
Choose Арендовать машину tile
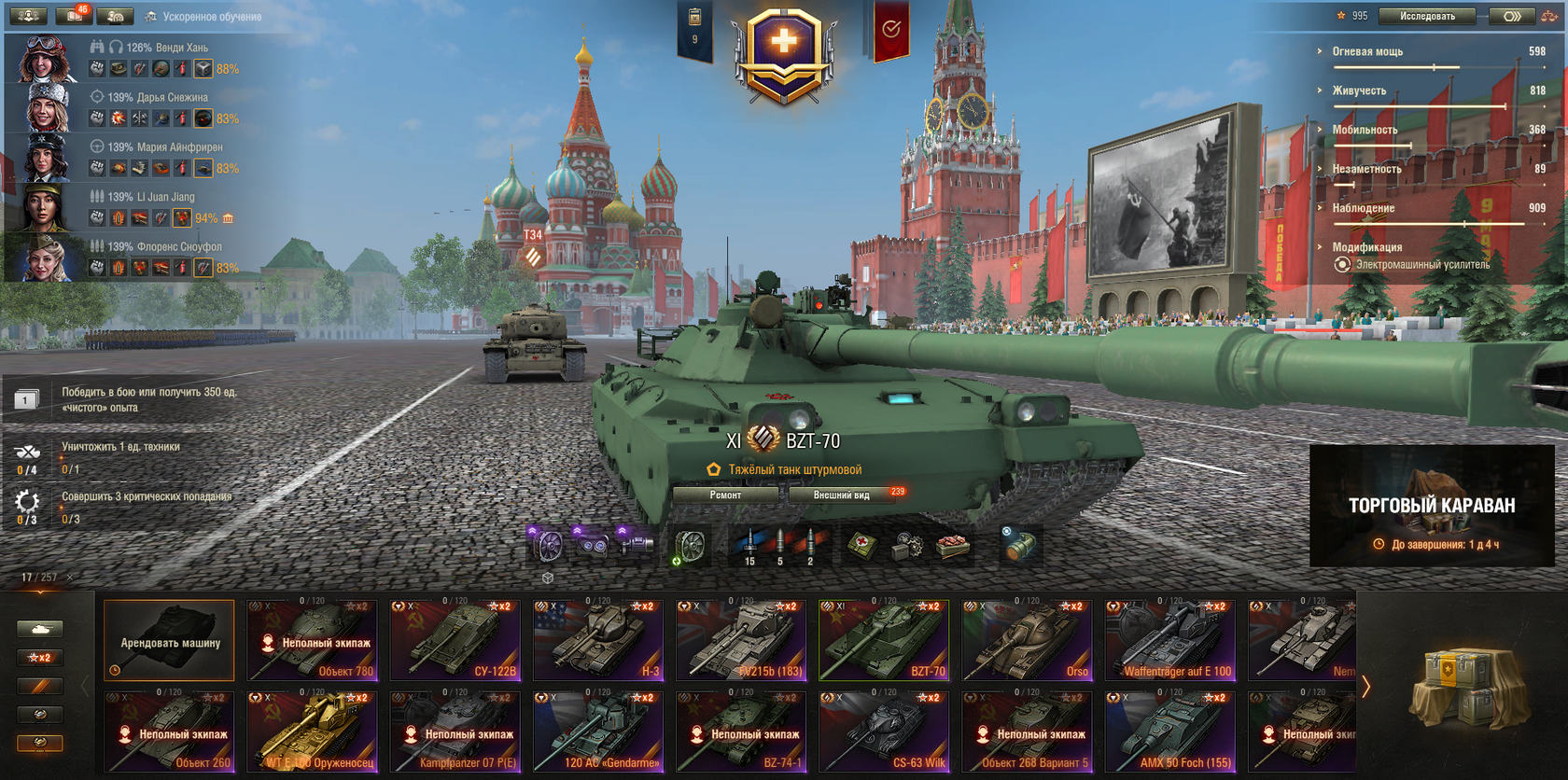coord(169,640)
